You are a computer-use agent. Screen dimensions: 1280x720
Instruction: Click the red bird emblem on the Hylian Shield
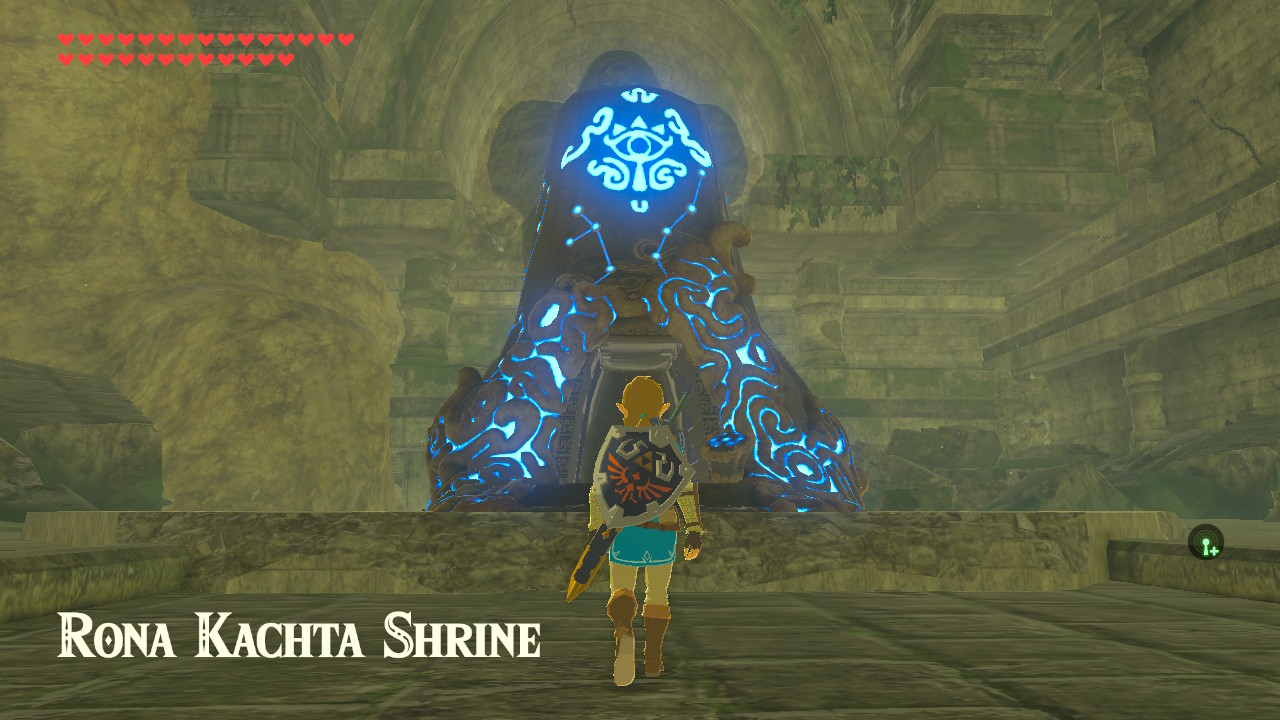pyautogui.click(x=632, y=480)
